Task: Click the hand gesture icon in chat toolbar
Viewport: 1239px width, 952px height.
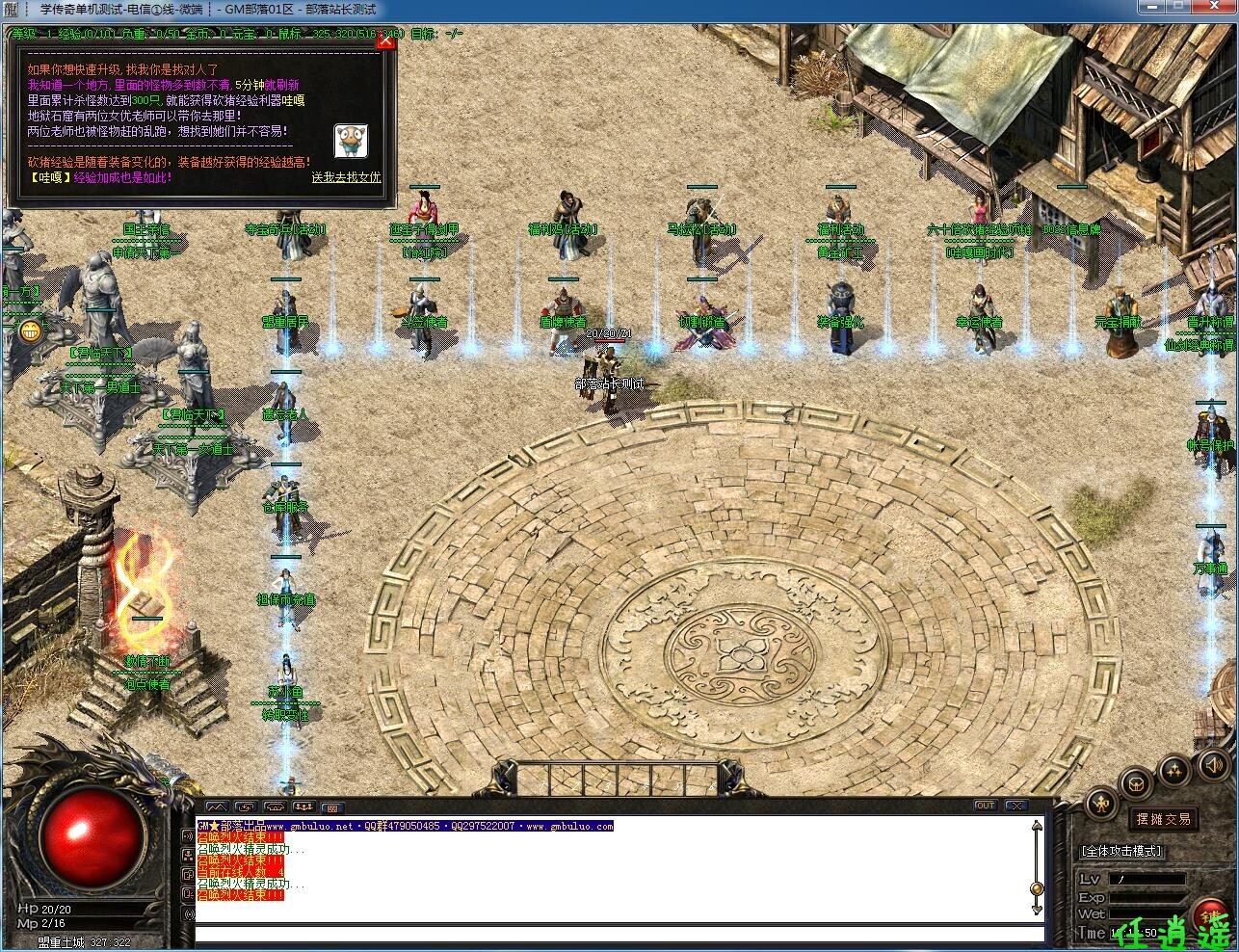Action: [x=247, y=807]
